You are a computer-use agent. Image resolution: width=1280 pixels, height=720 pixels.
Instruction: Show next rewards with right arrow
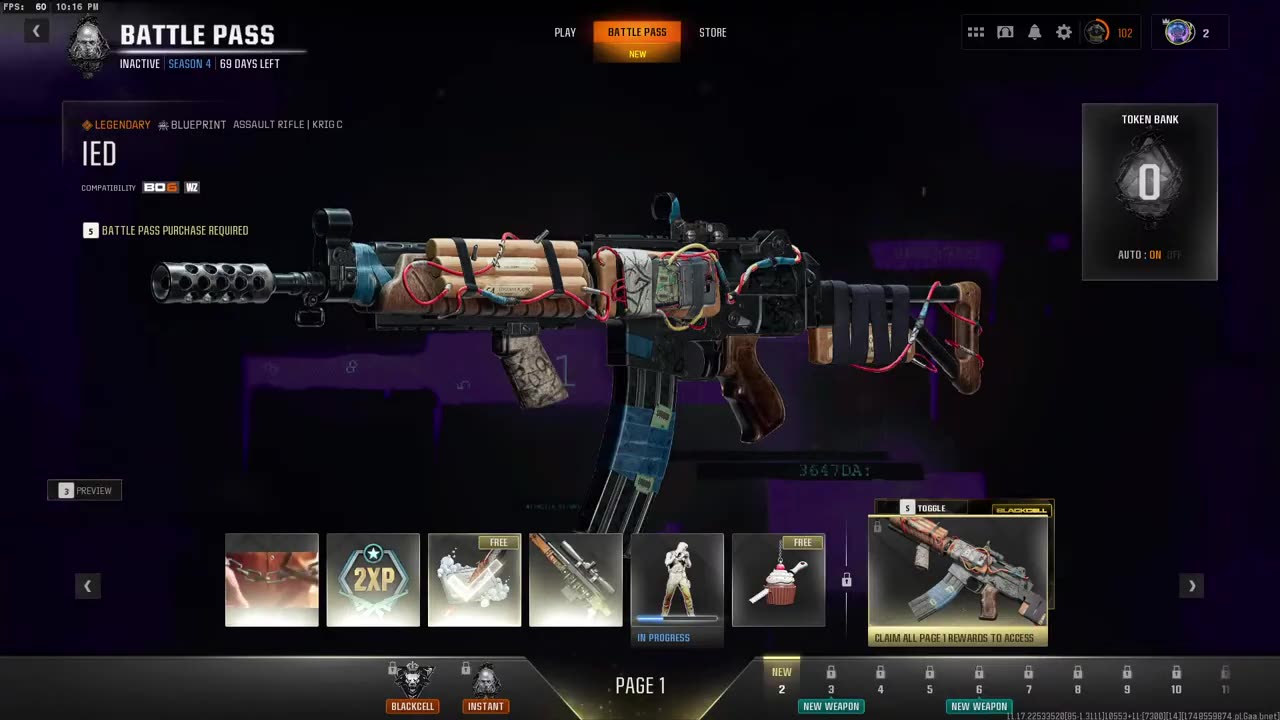click(x=1191, y=586)
